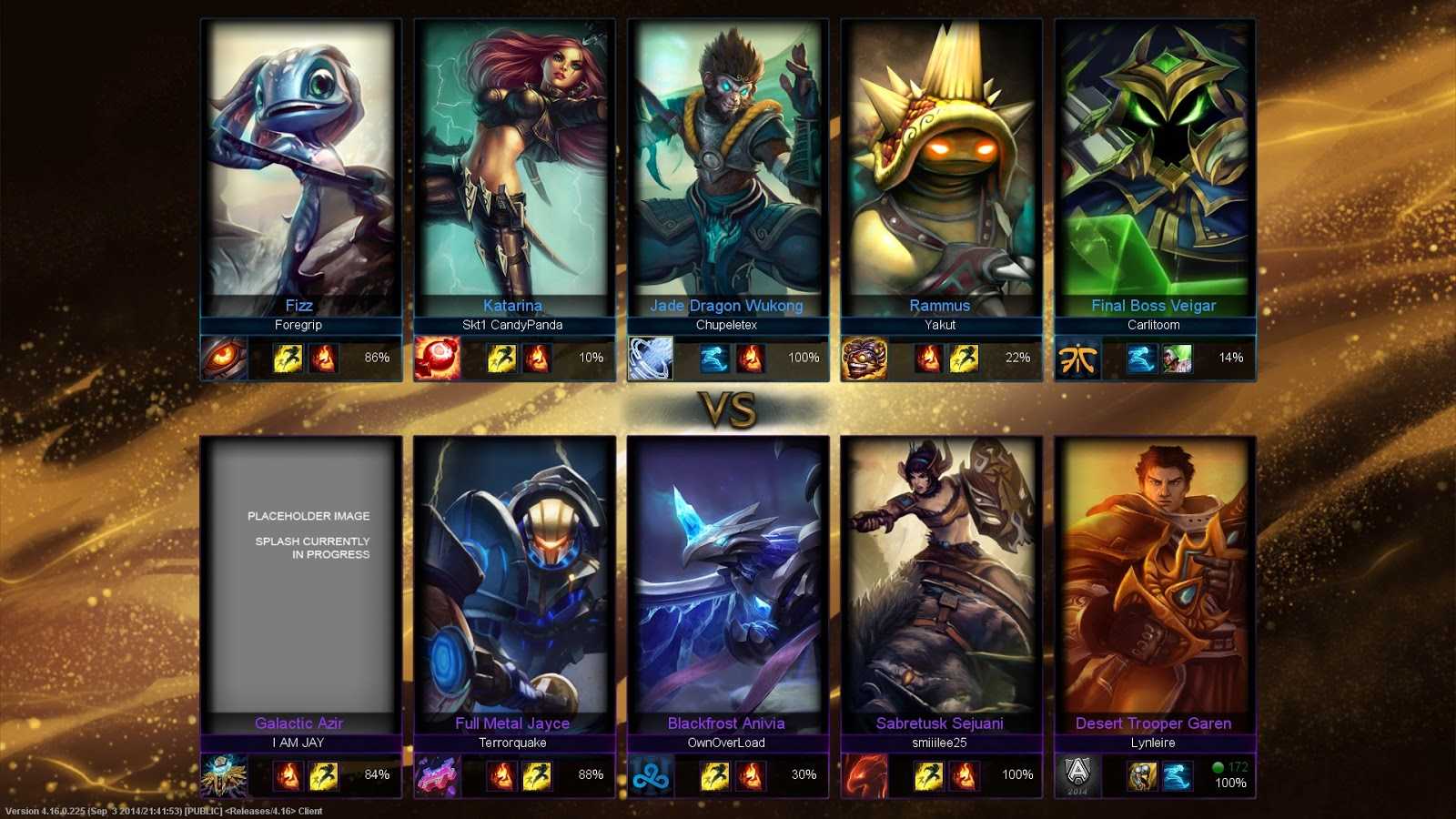Click the Fnatic logo on Carlitoom's loading bar

tap(1078, 357)
